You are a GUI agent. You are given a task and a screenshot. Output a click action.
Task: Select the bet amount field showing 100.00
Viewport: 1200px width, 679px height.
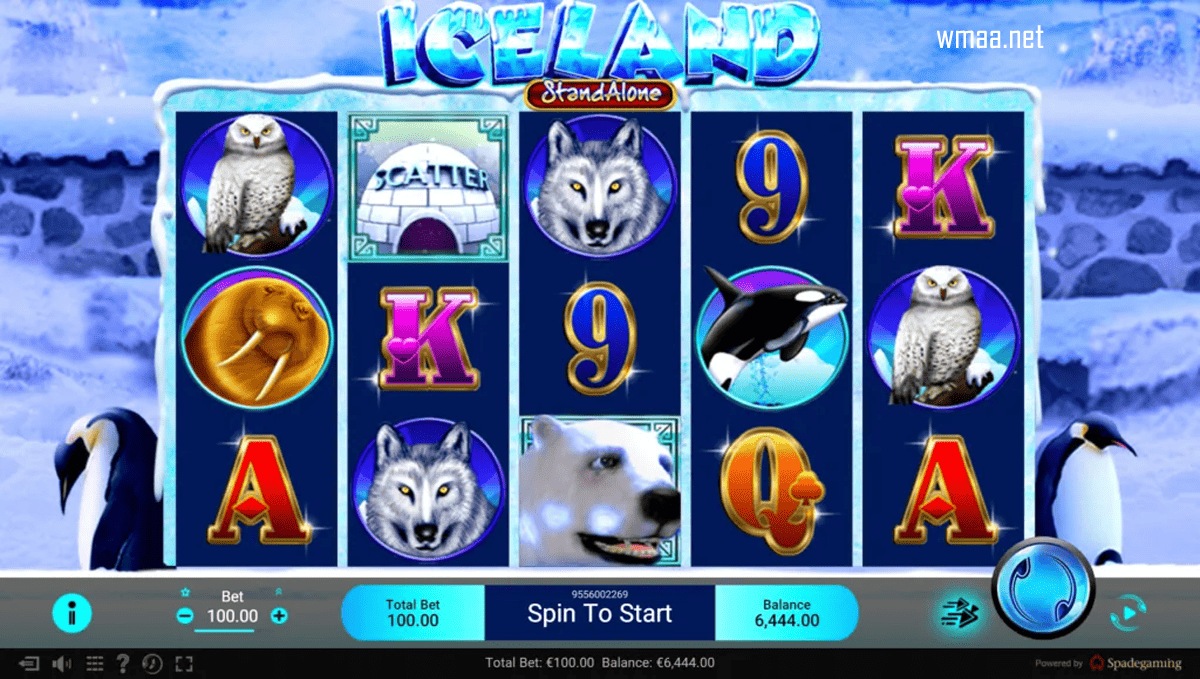coord(231,616)
